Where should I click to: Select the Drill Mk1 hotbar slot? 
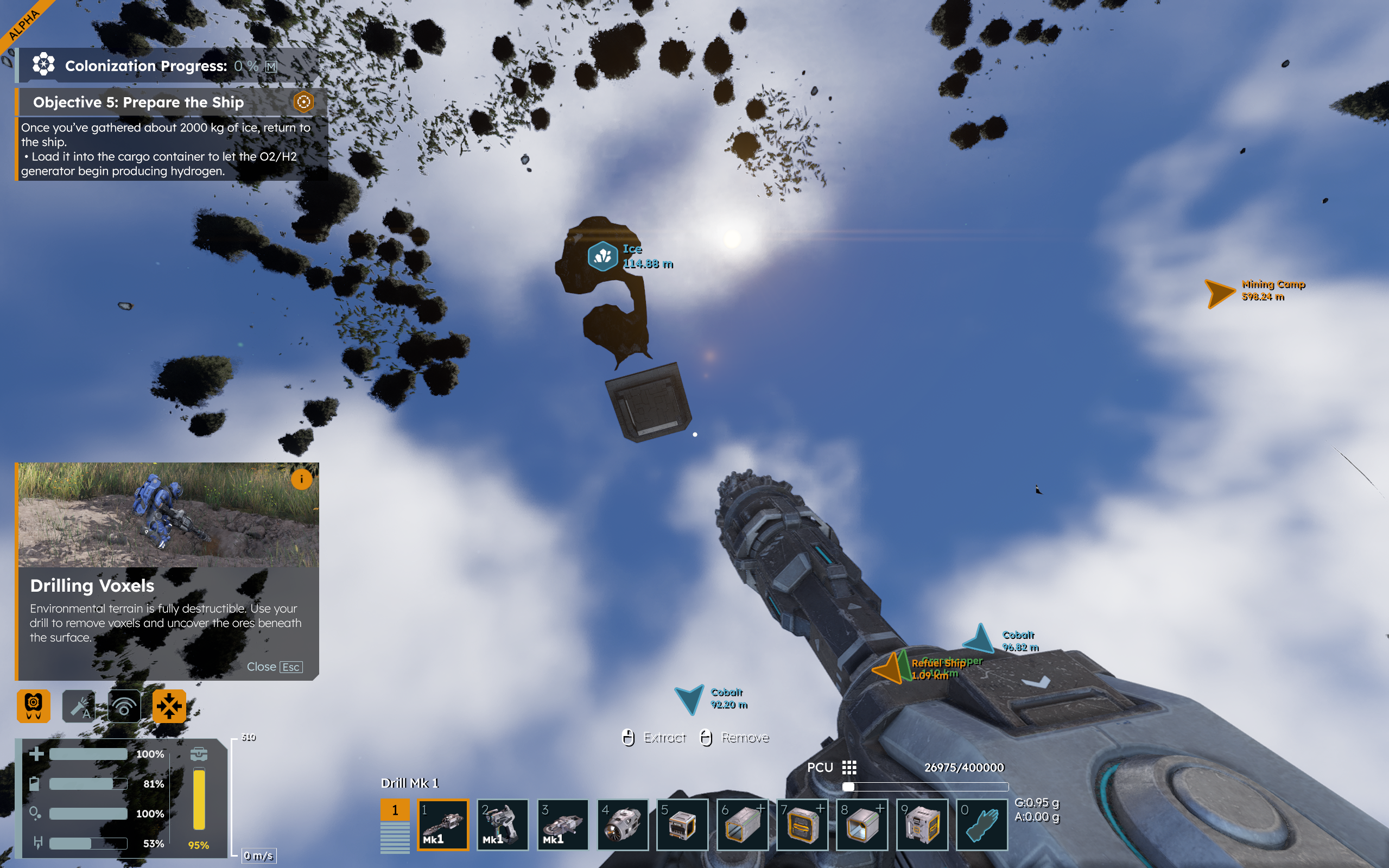point(442,825)
